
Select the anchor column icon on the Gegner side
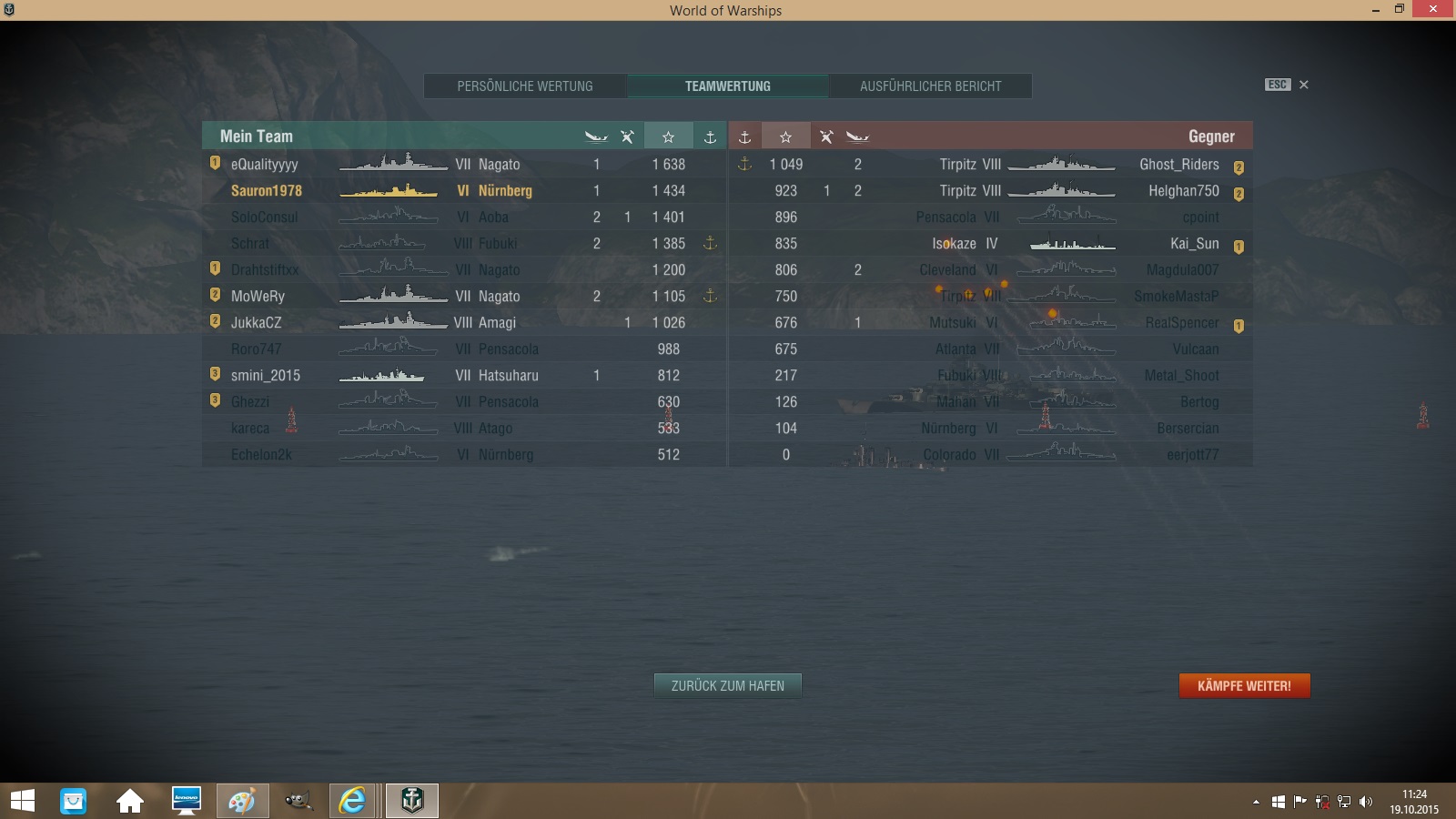[745, 136]
